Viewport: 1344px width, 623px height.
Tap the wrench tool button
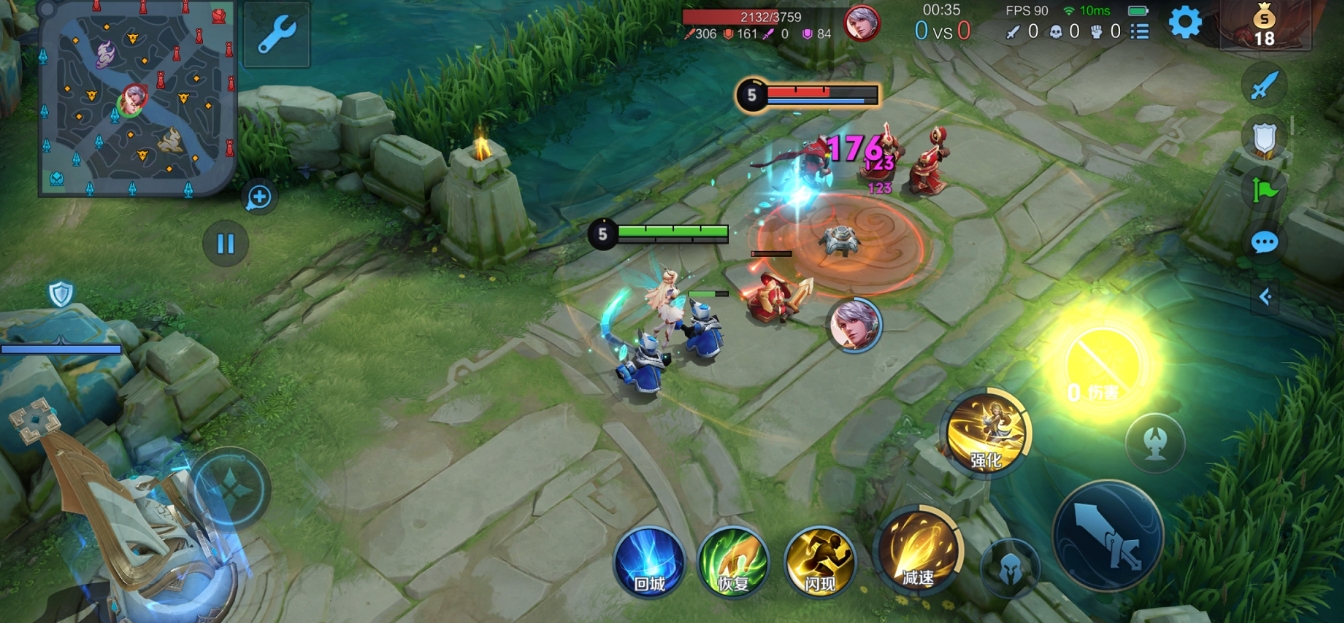(276, 34)
